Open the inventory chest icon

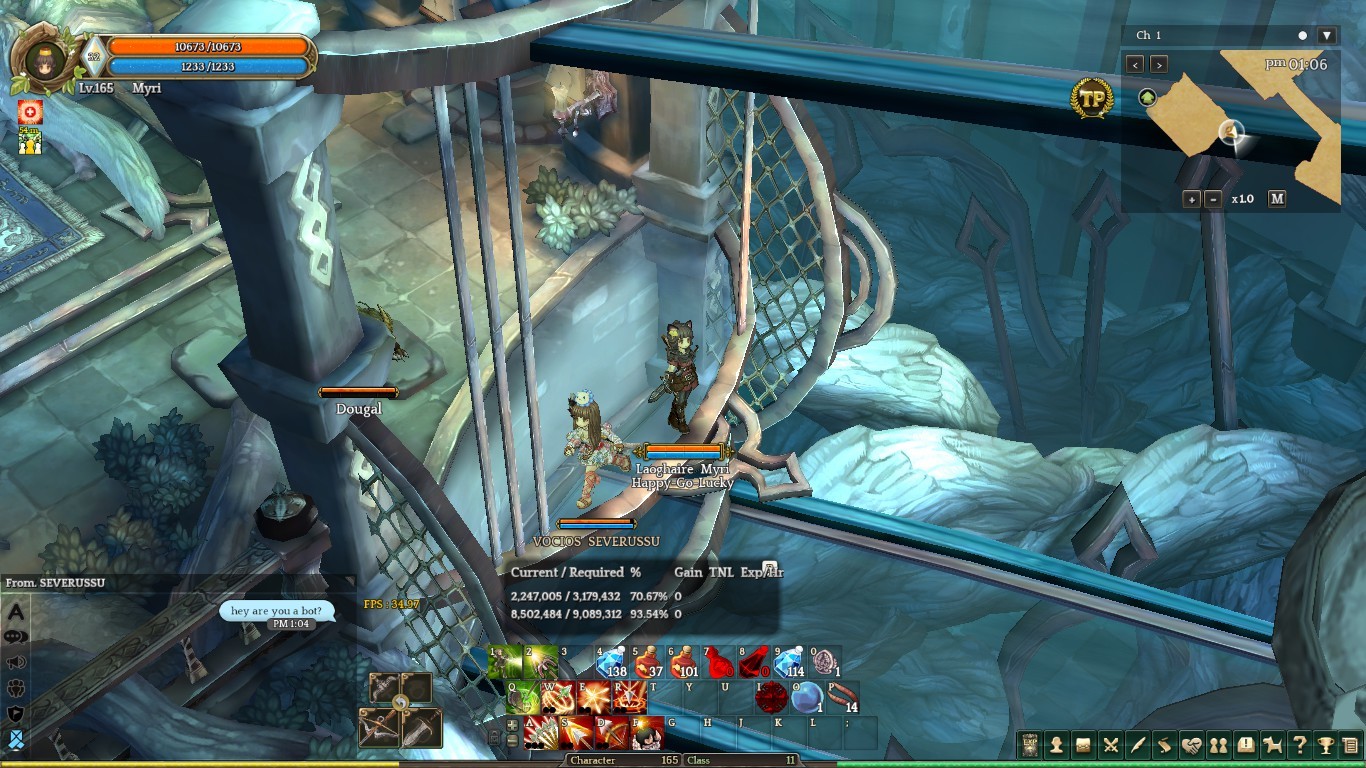tap(1083, 745)
